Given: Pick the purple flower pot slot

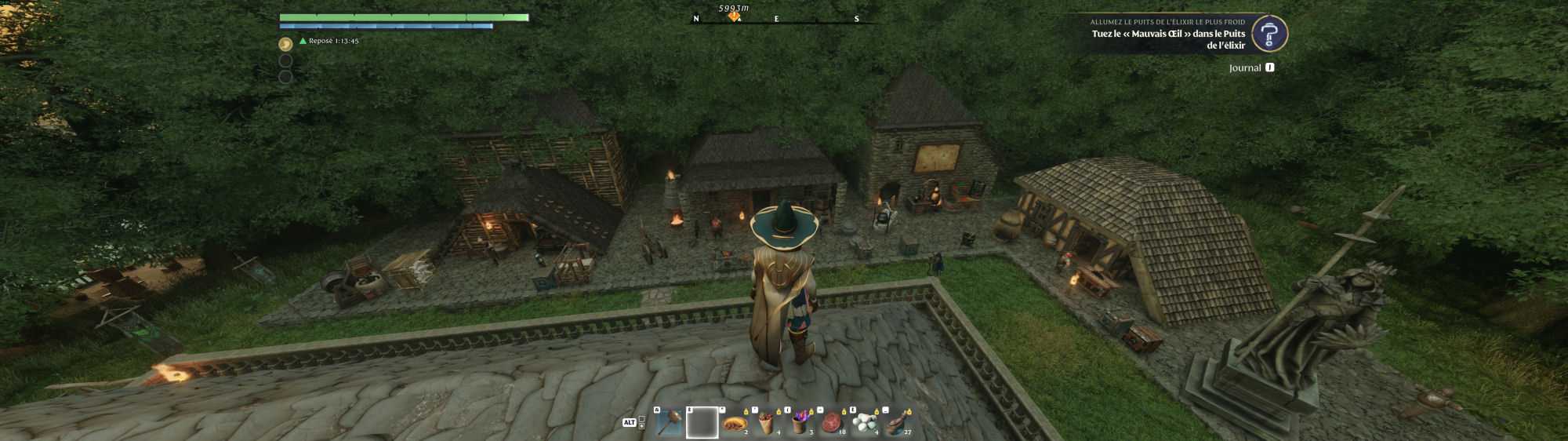Looking at the screenshot, I should [x=800, y=424].
